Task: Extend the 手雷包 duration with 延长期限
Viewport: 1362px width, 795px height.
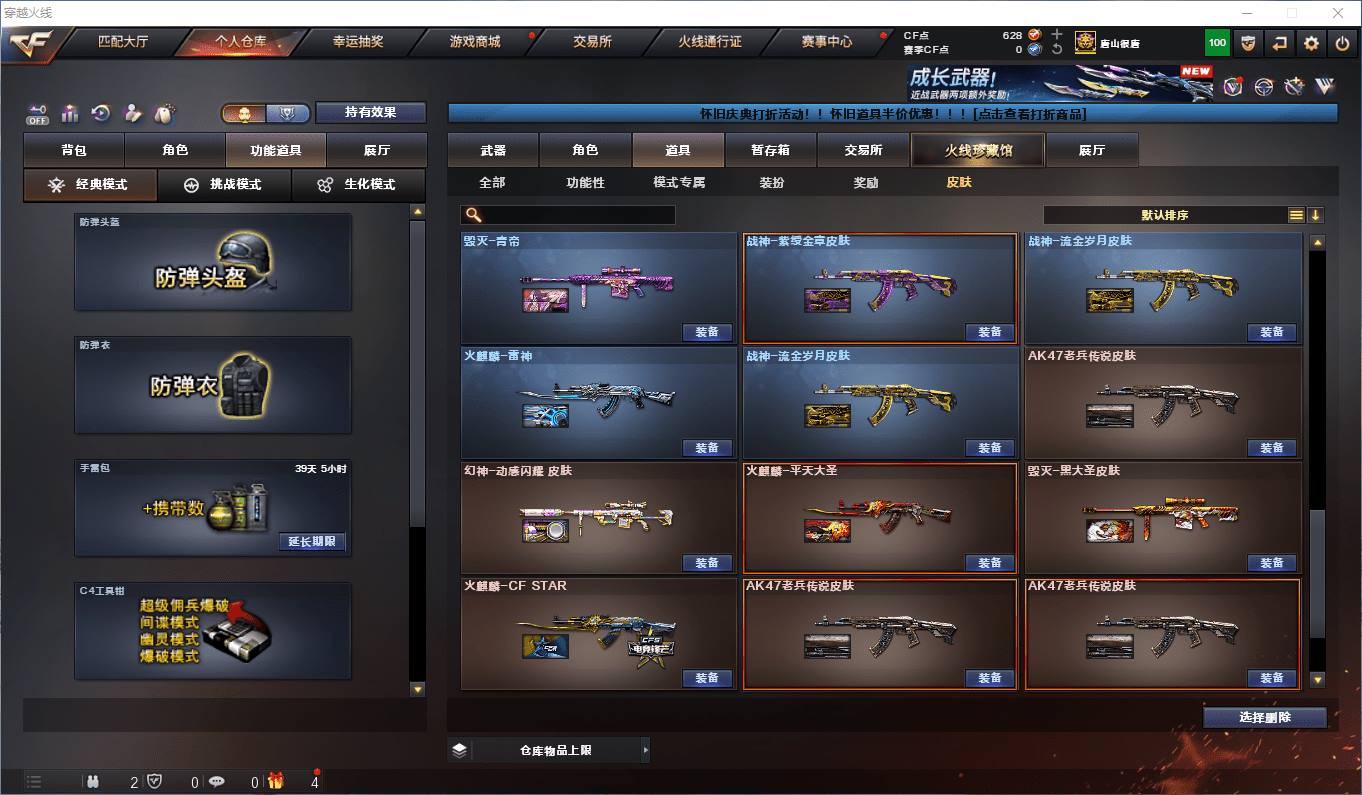Action: coord(313,542)
